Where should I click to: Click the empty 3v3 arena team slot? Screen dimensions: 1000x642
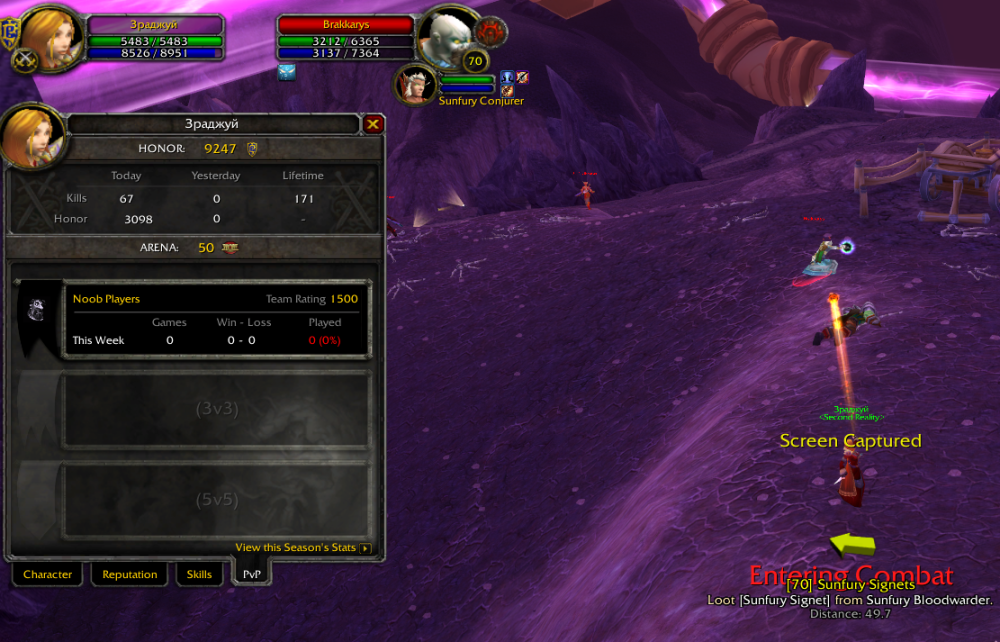point(215,409)
